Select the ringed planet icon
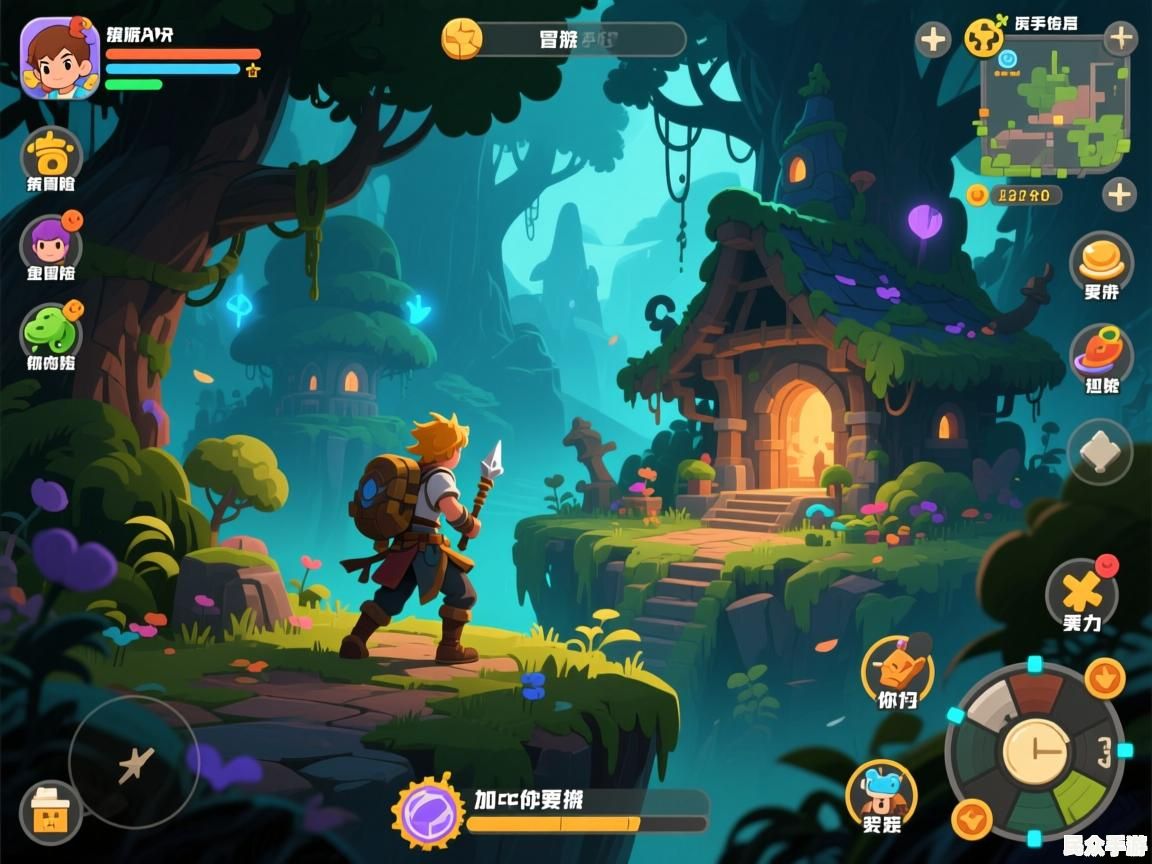 tap(1101, 352)
